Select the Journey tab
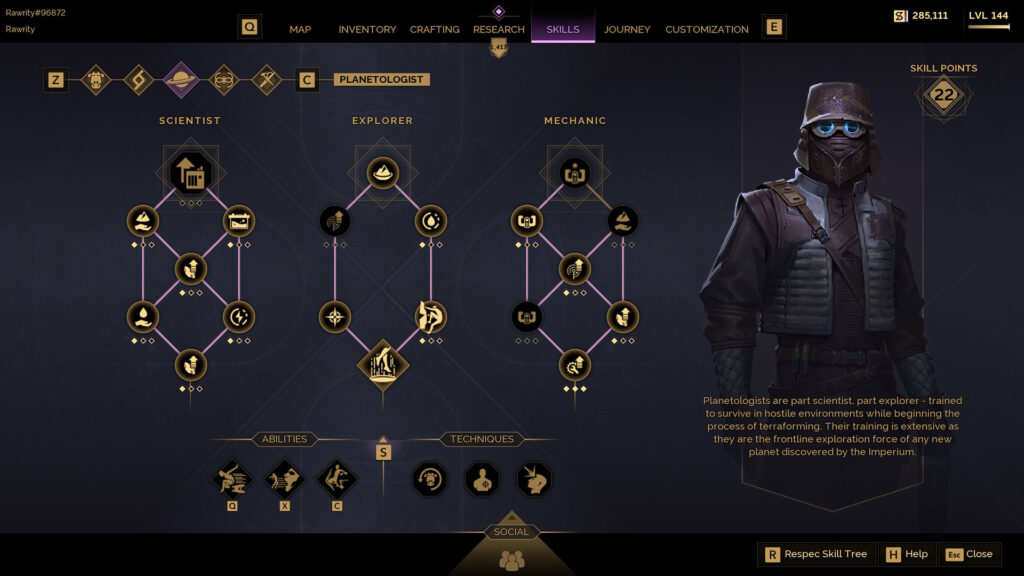Image resolution: width=1024 pixels, height=576 pixels. click(627, 29)
